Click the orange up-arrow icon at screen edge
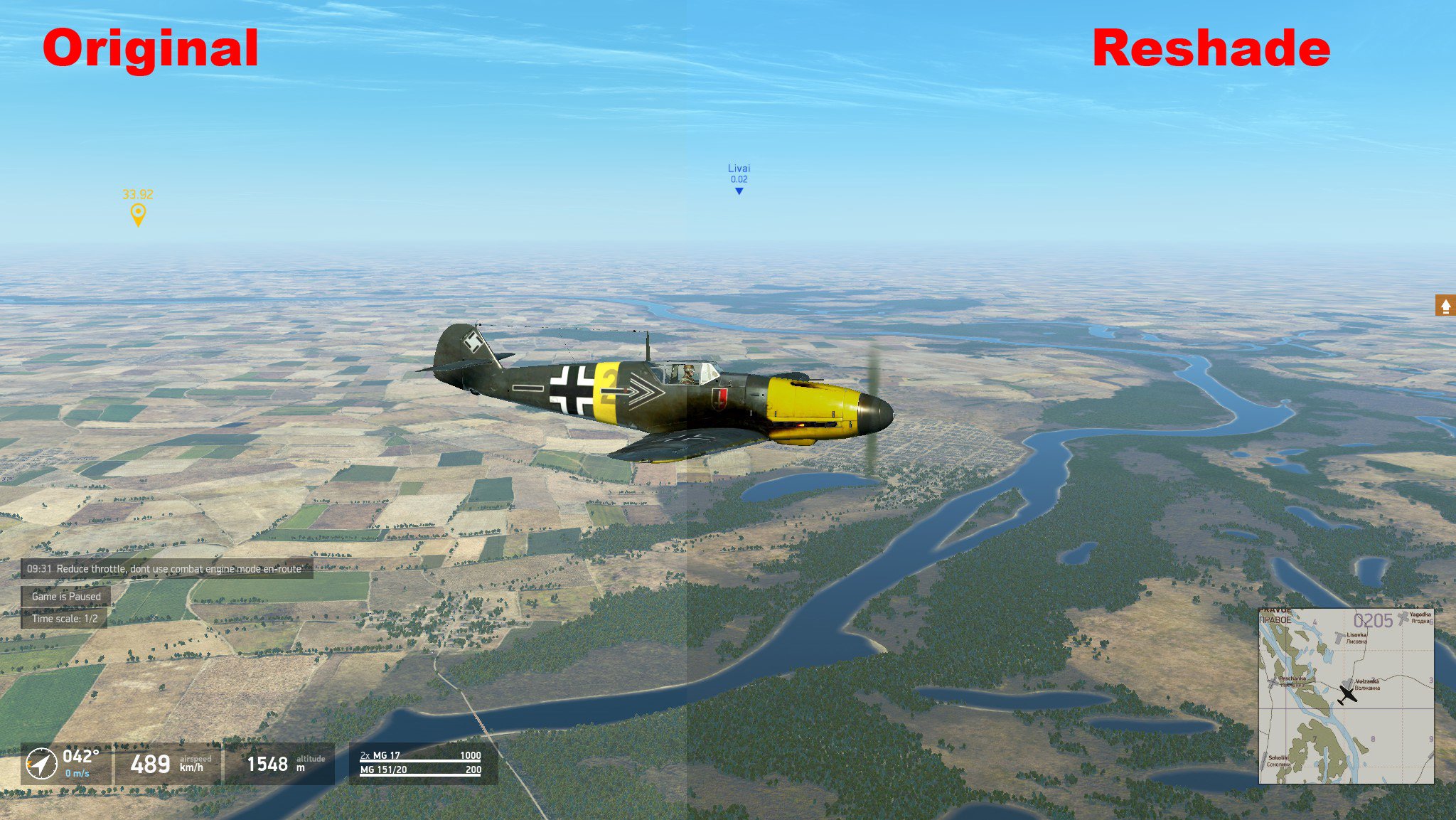Viewport: 1456px width, 820px height. click(x=1445, y=305)
